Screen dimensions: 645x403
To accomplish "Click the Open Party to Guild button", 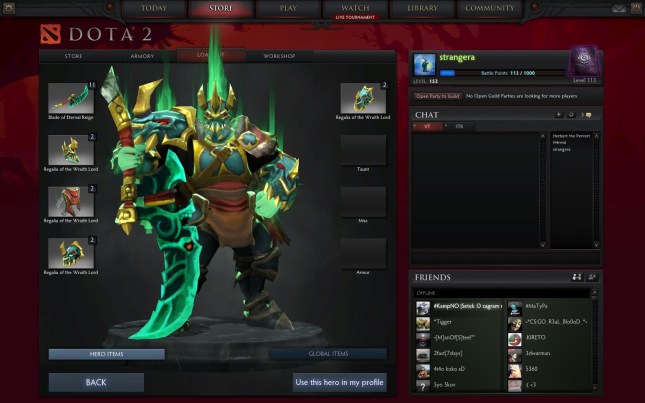I will pyautogui.click(x=437, y=96).
